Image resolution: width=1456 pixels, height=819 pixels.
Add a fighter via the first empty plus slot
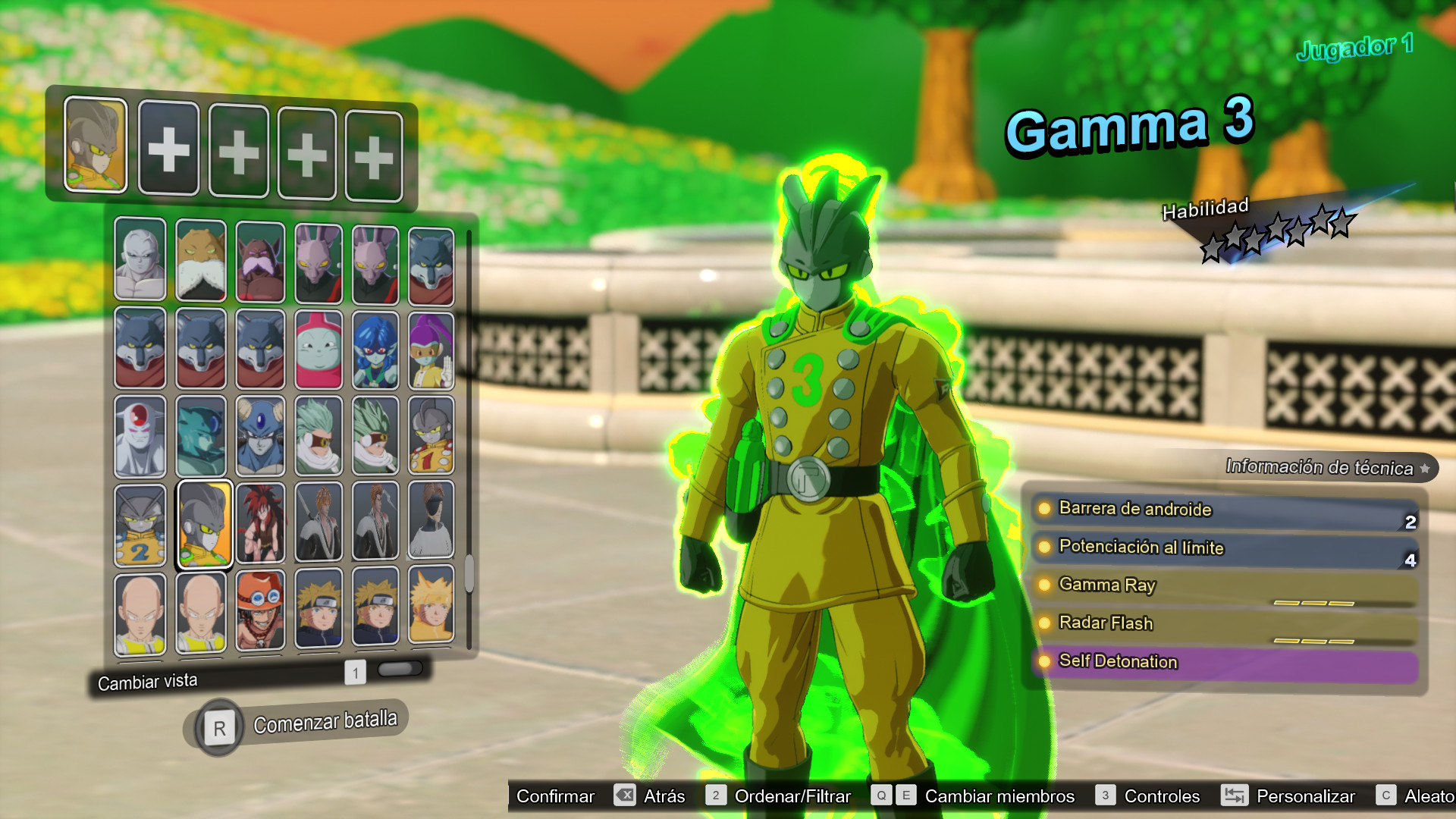[168, 148]
